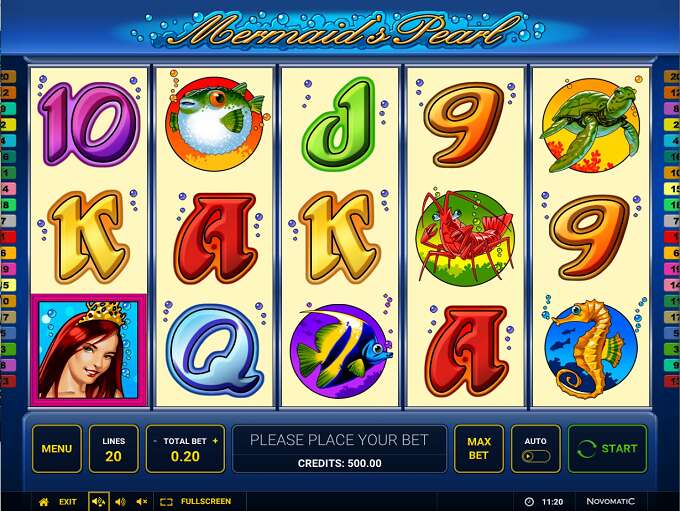Switch to FULLSCREEN mode

pyautogui.click(x=196, y=501)
